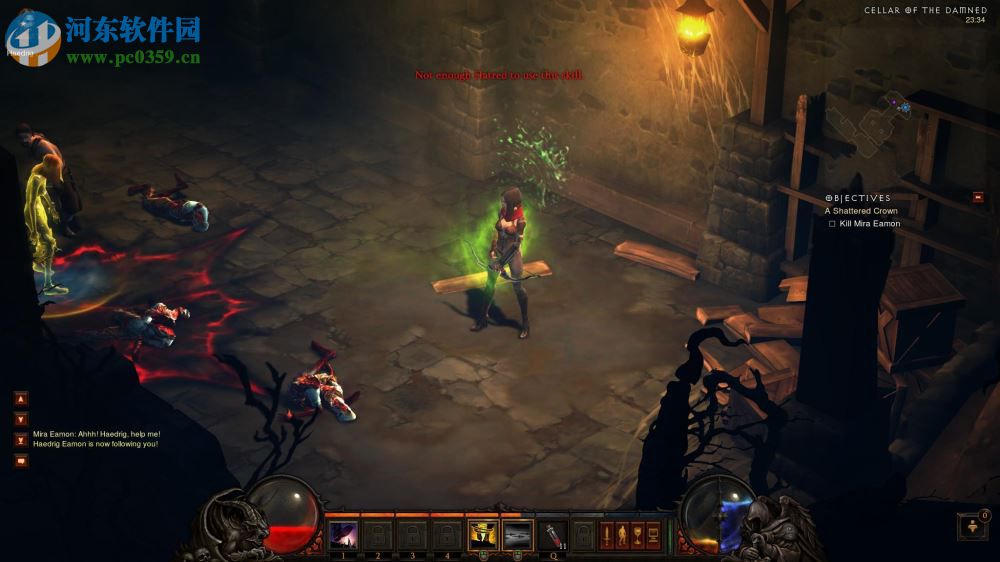This screenshot has height=562, width=1000.
Task: Open the character skills menu button
Action: (621, 535)
